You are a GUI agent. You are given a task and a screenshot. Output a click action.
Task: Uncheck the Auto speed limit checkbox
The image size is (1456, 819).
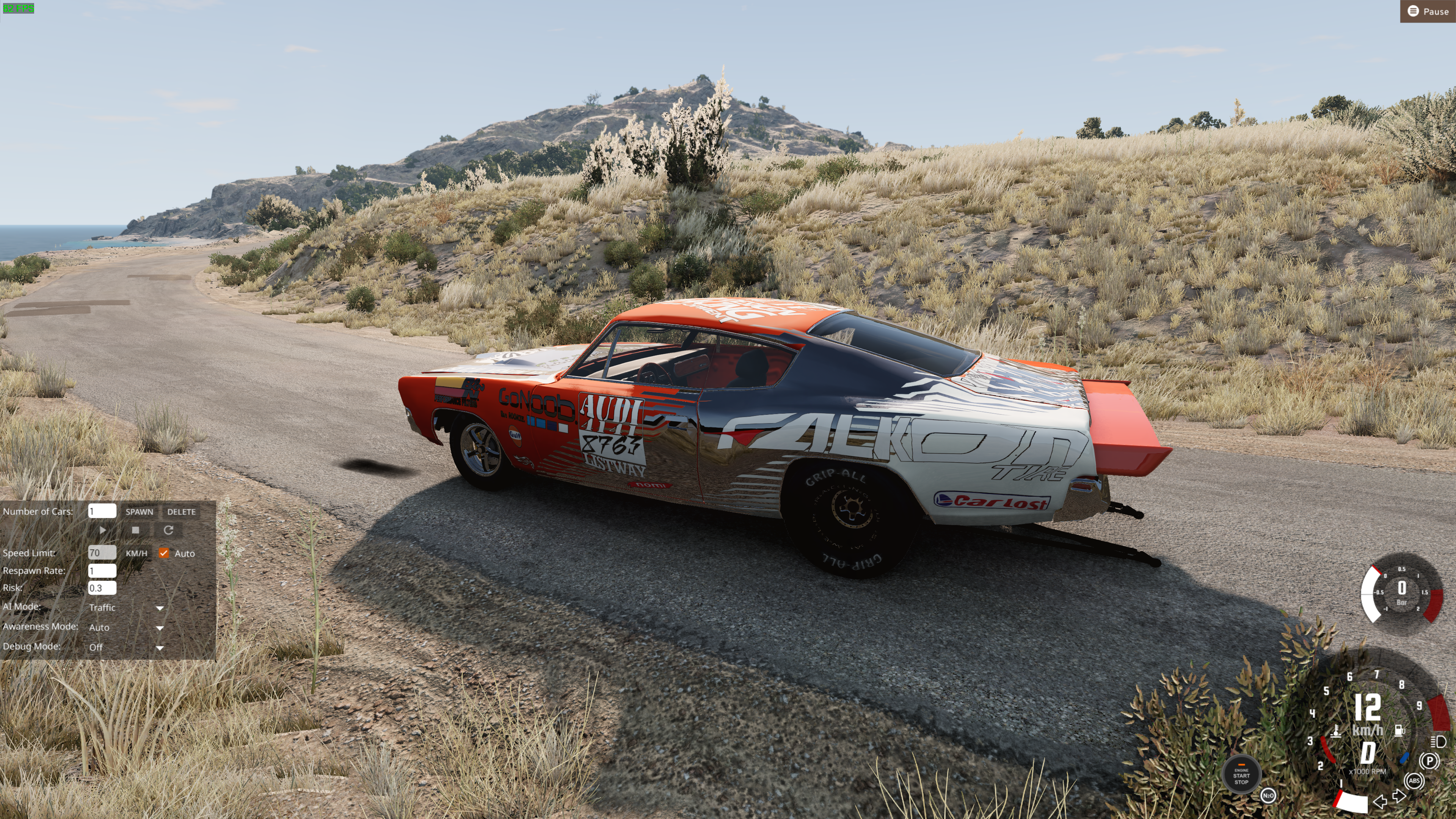(x=164, y=553)
